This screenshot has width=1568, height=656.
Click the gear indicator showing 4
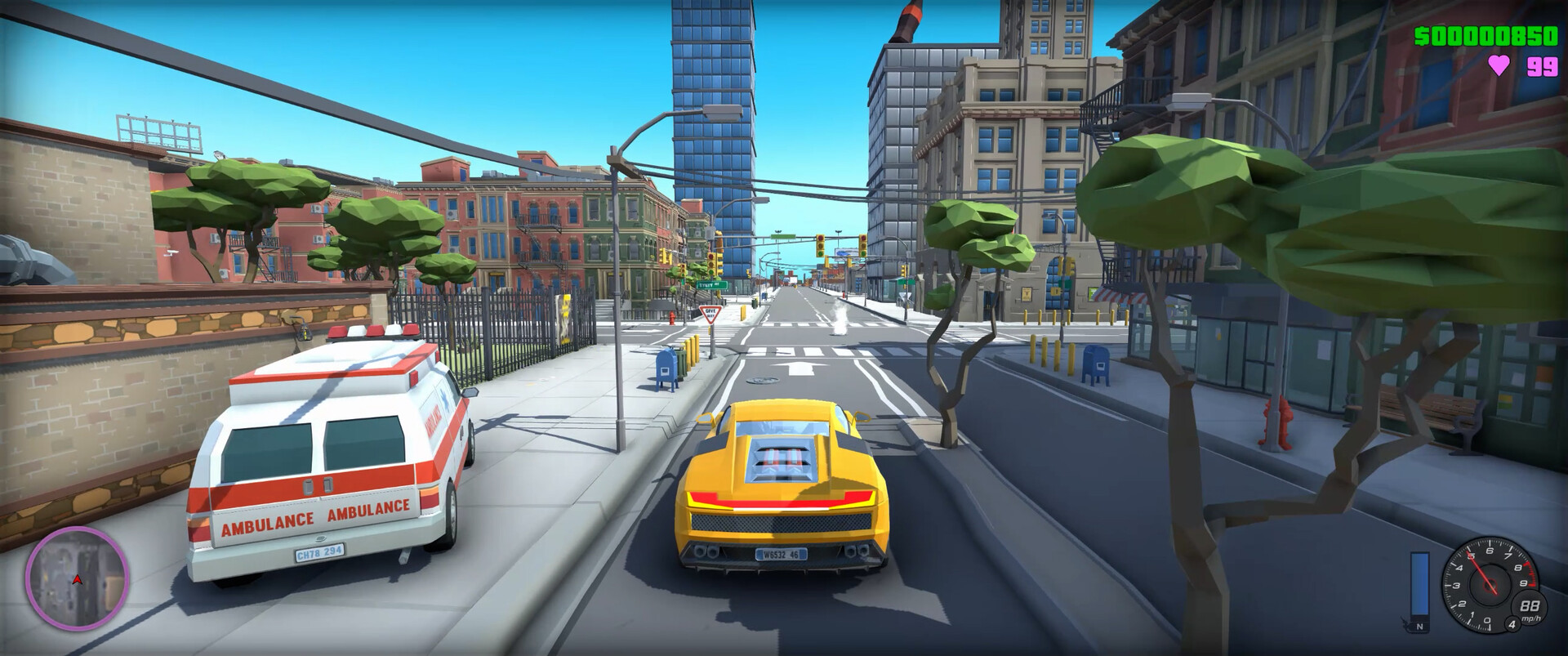[x=1512, y=624]
